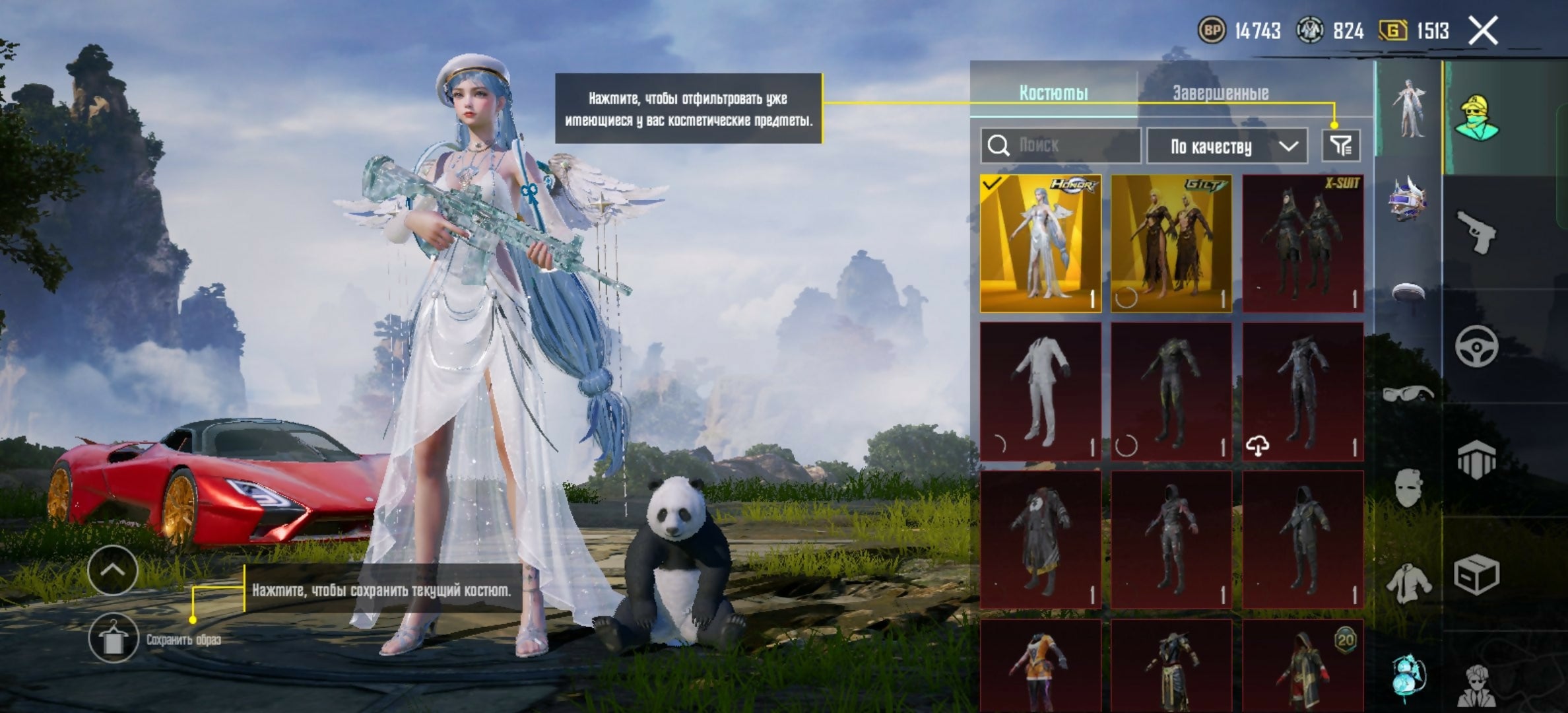This screenshot has height=713, width=1568.
Task: Select the Honor white angel costume
Action: (x=1040, y=243)
